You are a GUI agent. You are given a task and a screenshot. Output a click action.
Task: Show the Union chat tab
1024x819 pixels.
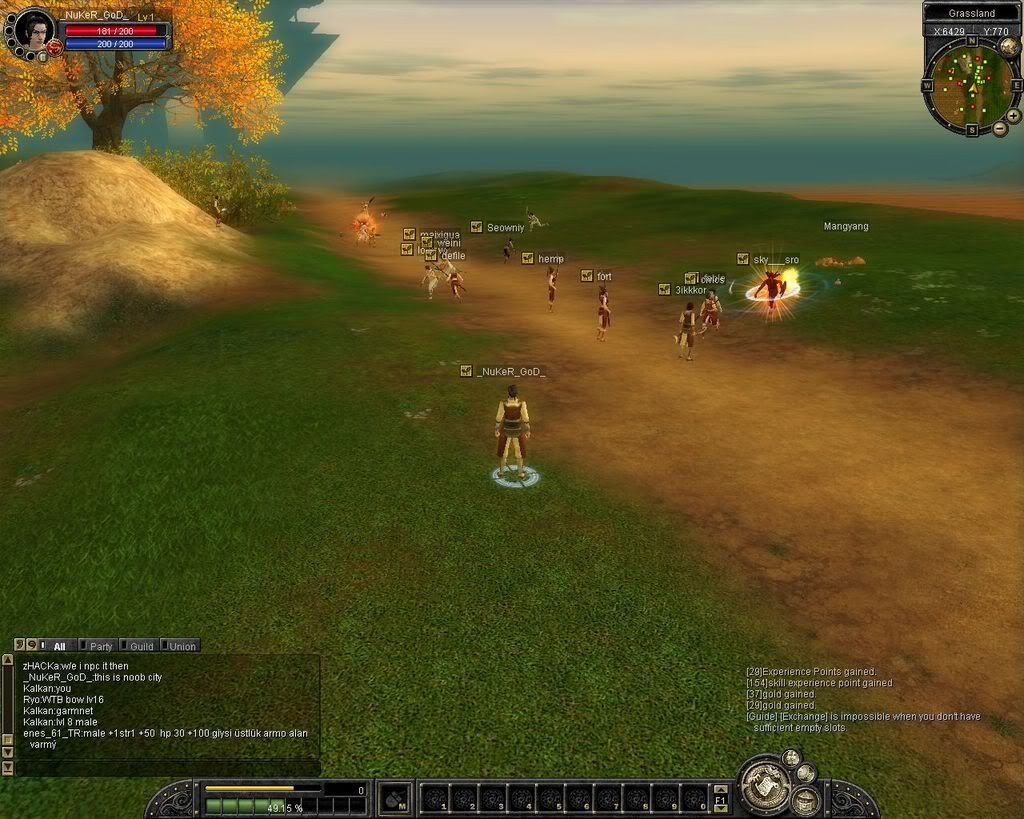click(180, 646)
